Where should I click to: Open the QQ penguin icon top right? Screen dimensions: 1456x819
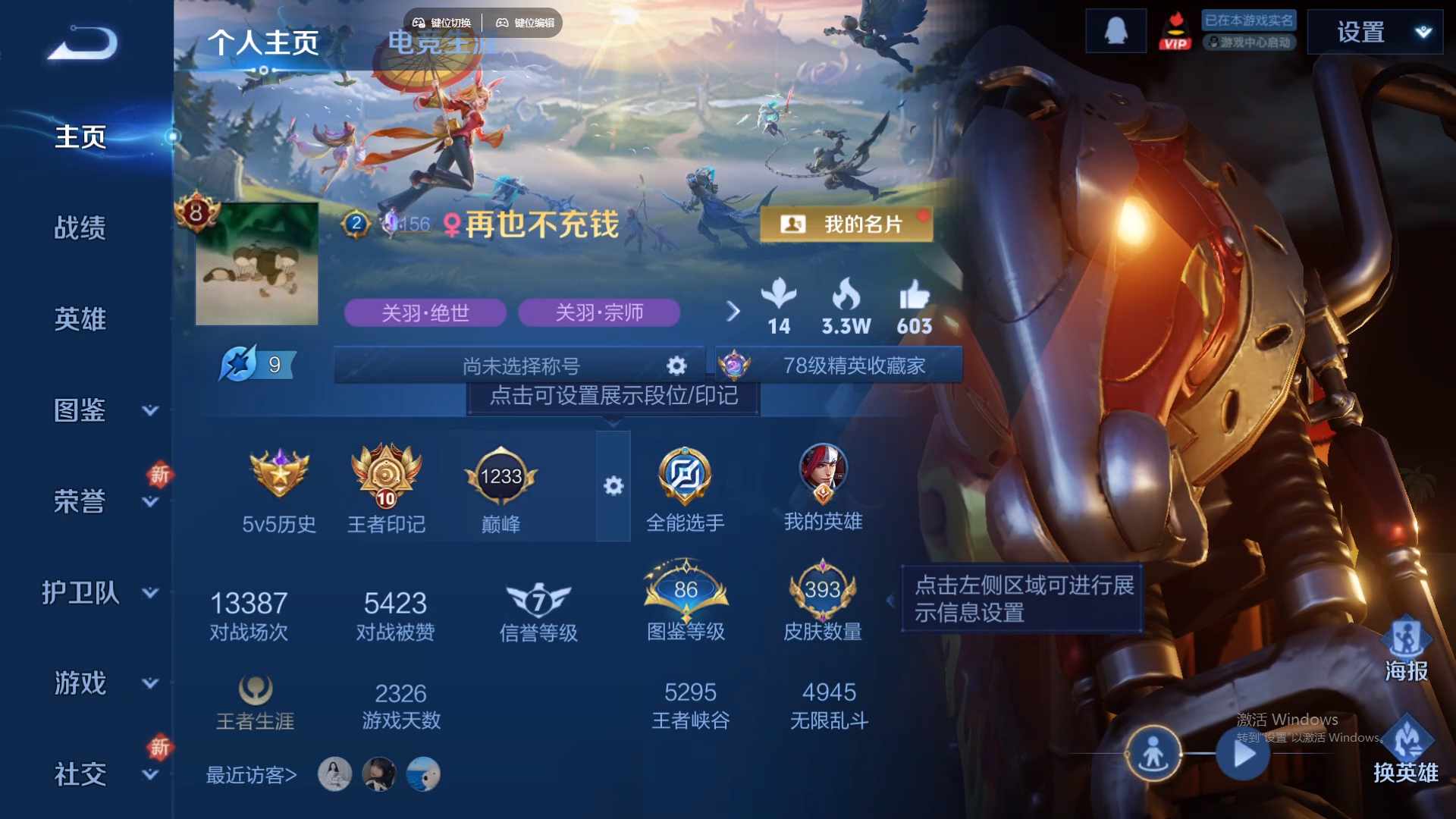pos(1116,30)
